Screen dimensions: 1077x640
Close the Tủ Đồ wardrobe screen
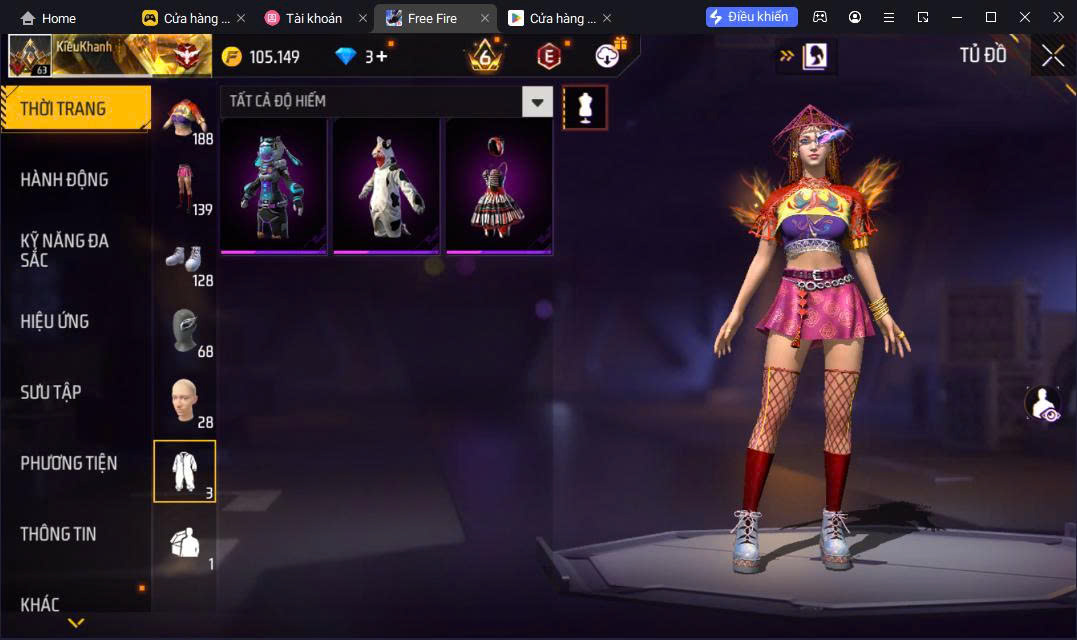tap(1052, 56)
